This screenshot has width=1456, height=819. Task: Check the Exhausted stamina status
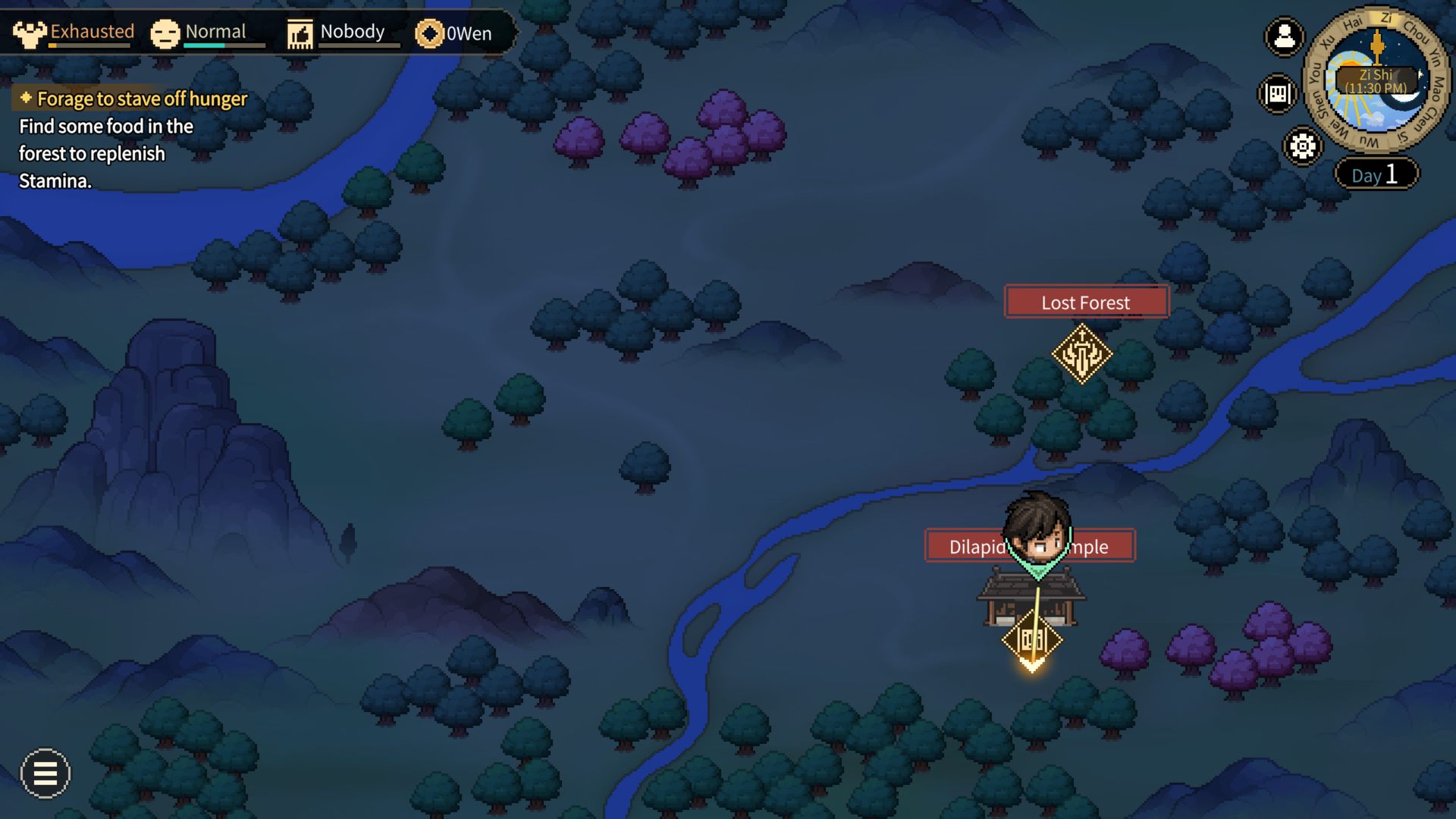74,33
